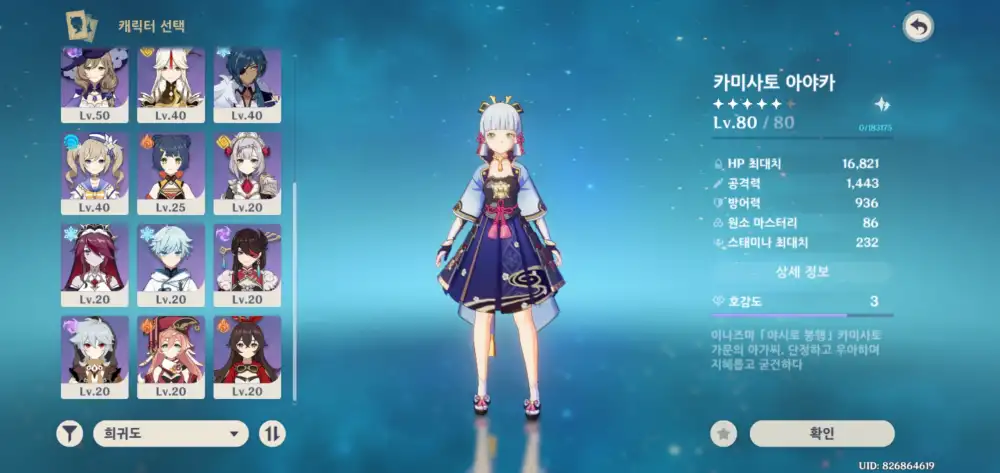Viewport: 1000px width, 473px height.
Task: Select Razor's character portrait
Action: tap(95, 355)
